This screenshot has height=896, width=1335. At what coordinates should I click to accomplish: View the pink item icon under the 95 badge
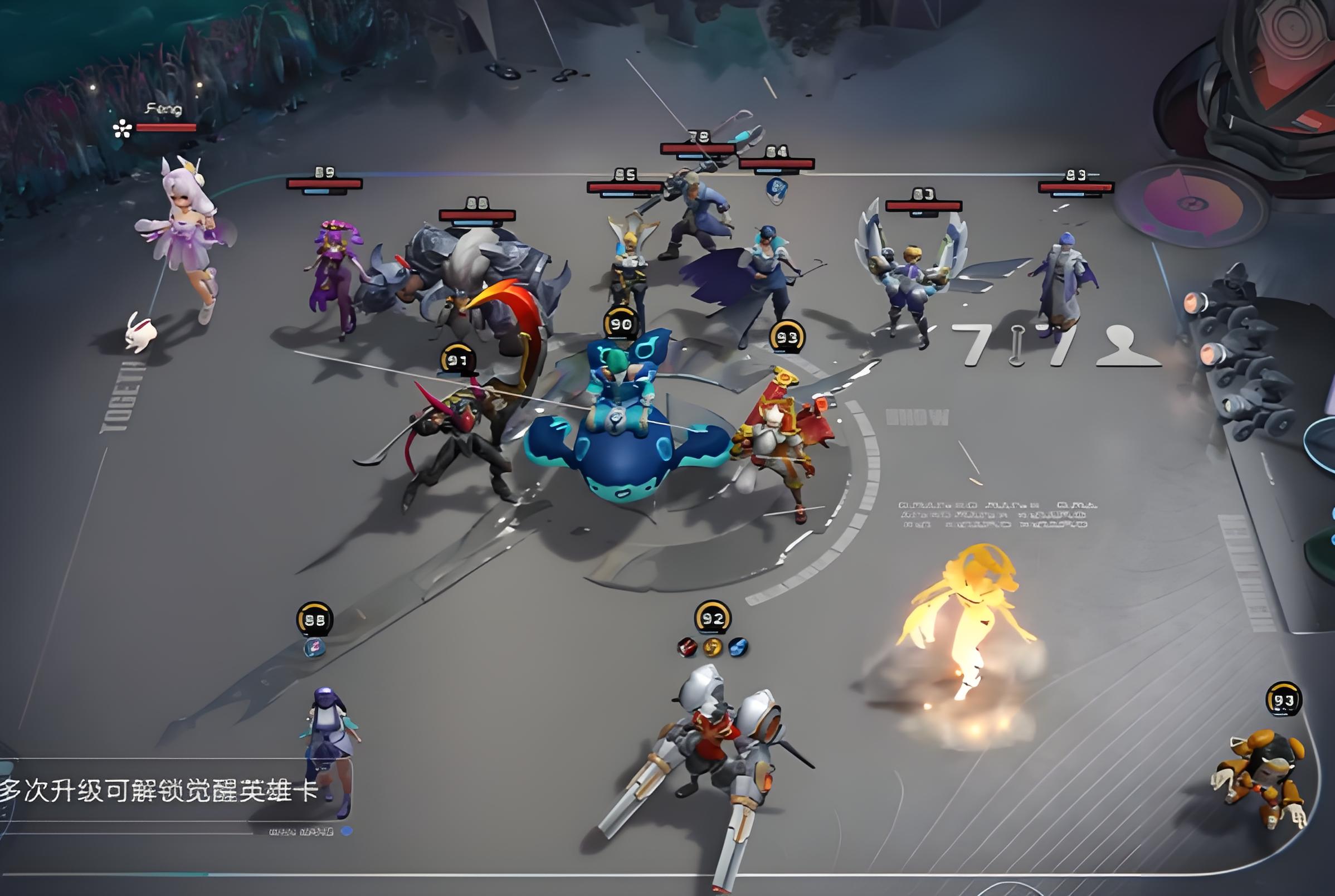314,647
